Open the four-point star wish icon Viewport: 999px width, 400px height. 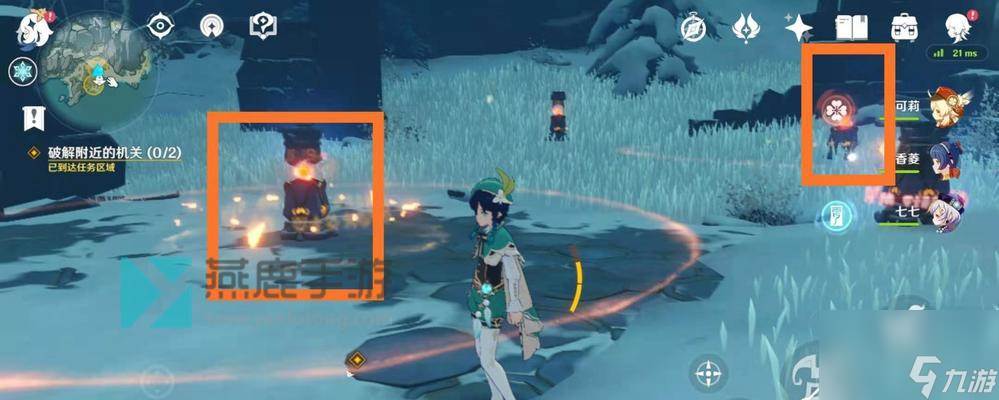[x=798, y=28]
